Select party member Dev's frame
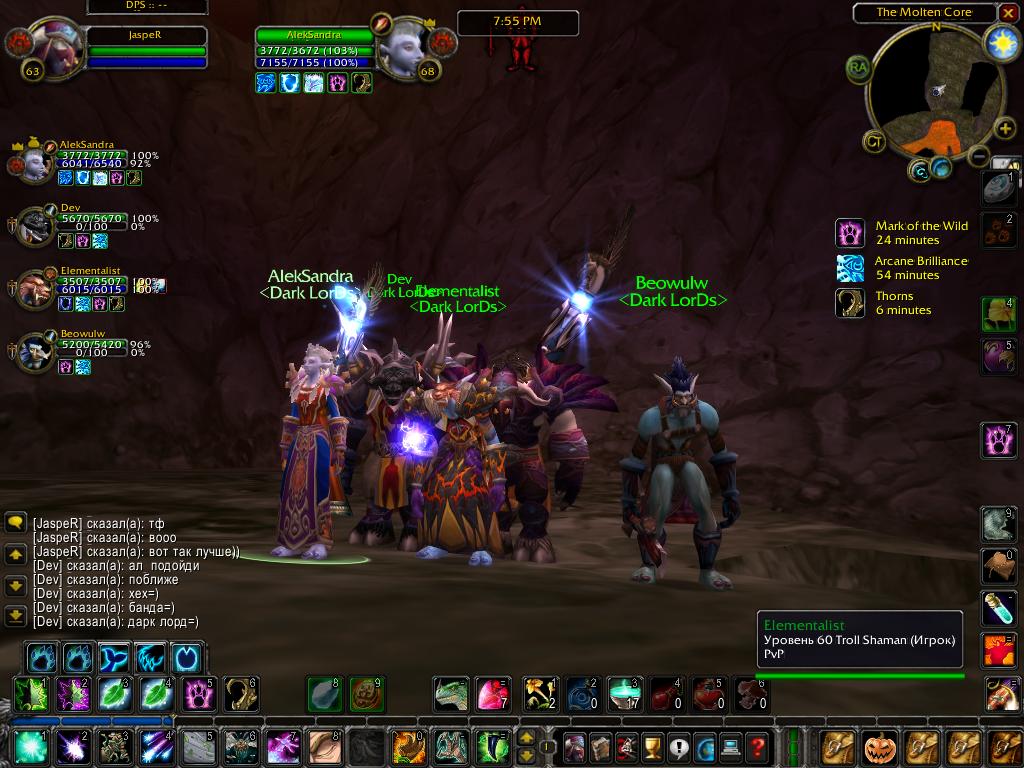Viewport: 1024px width, 768px height. click(x=38, y=226)
